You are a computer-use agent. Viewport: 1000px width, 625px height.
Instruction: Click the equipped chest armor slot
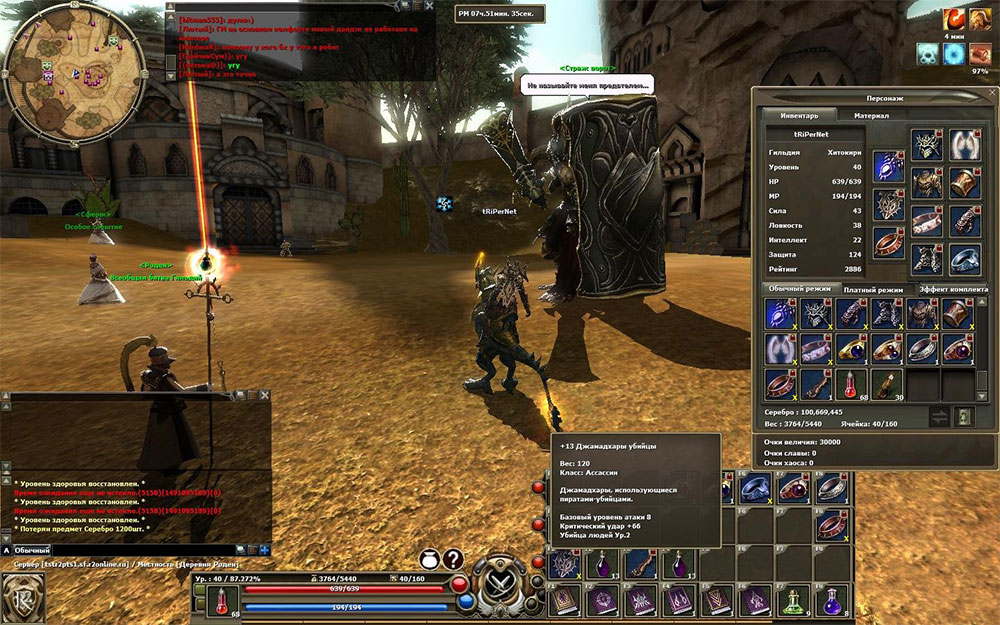(926, 183)
